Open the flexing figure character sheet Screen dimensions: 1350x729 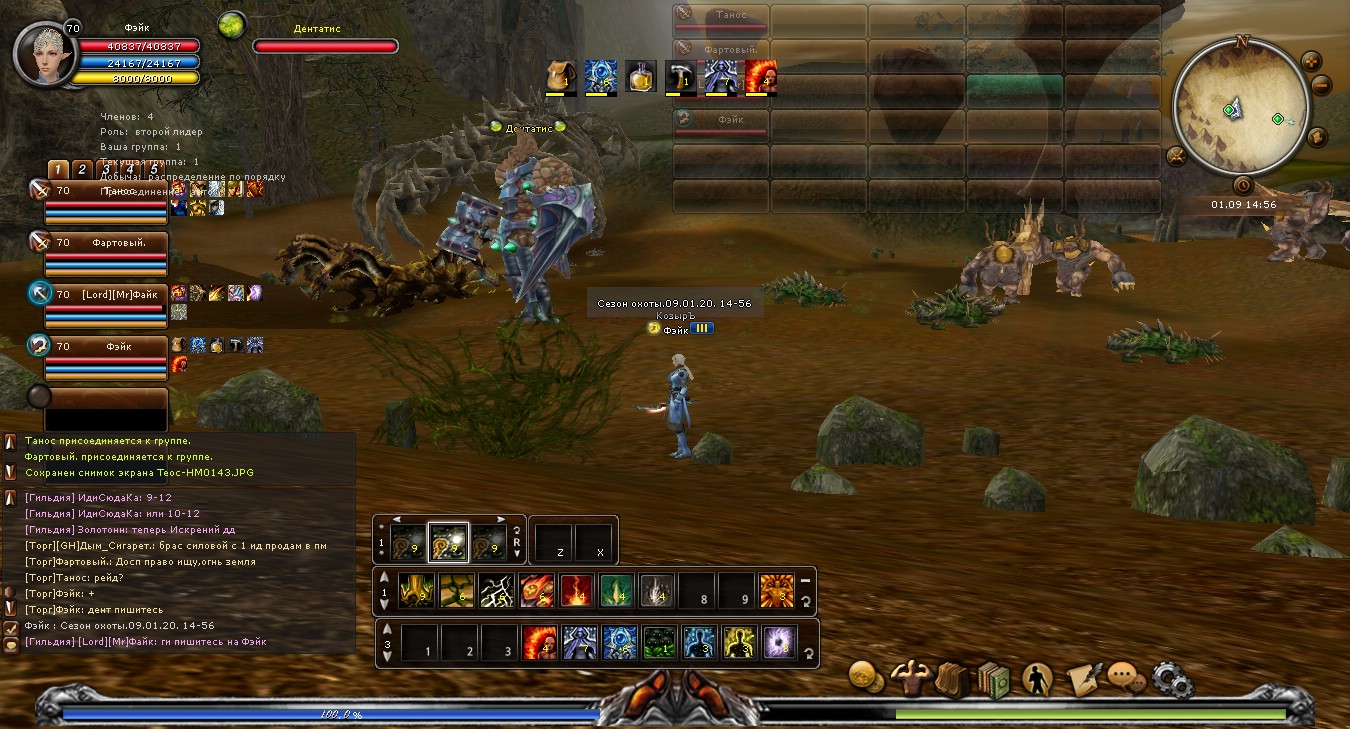910,678
